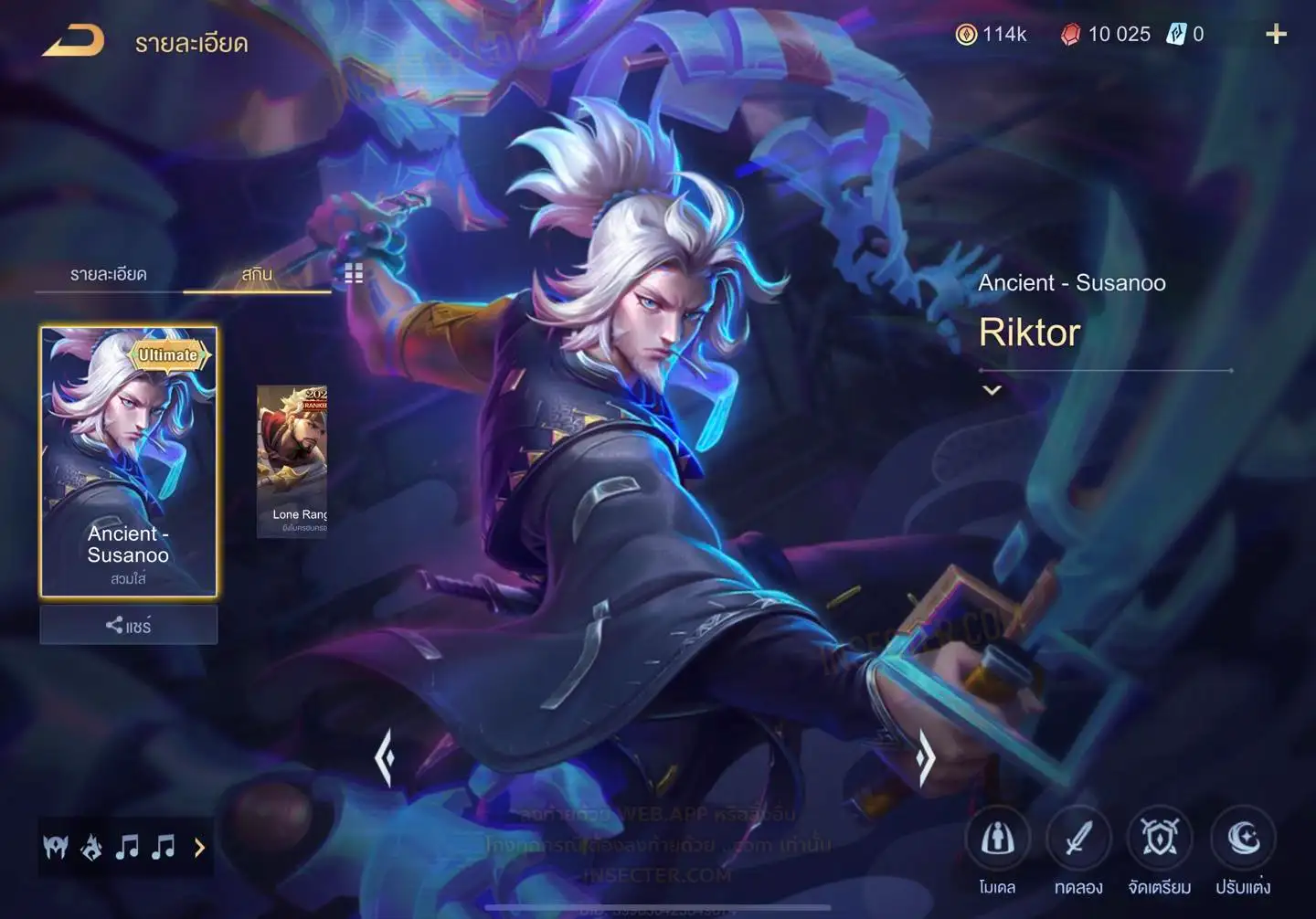The height and width of the screenshot is (919, 1316).
Task: Show the next hero with right arrow
Action: [x=926, y=756]
